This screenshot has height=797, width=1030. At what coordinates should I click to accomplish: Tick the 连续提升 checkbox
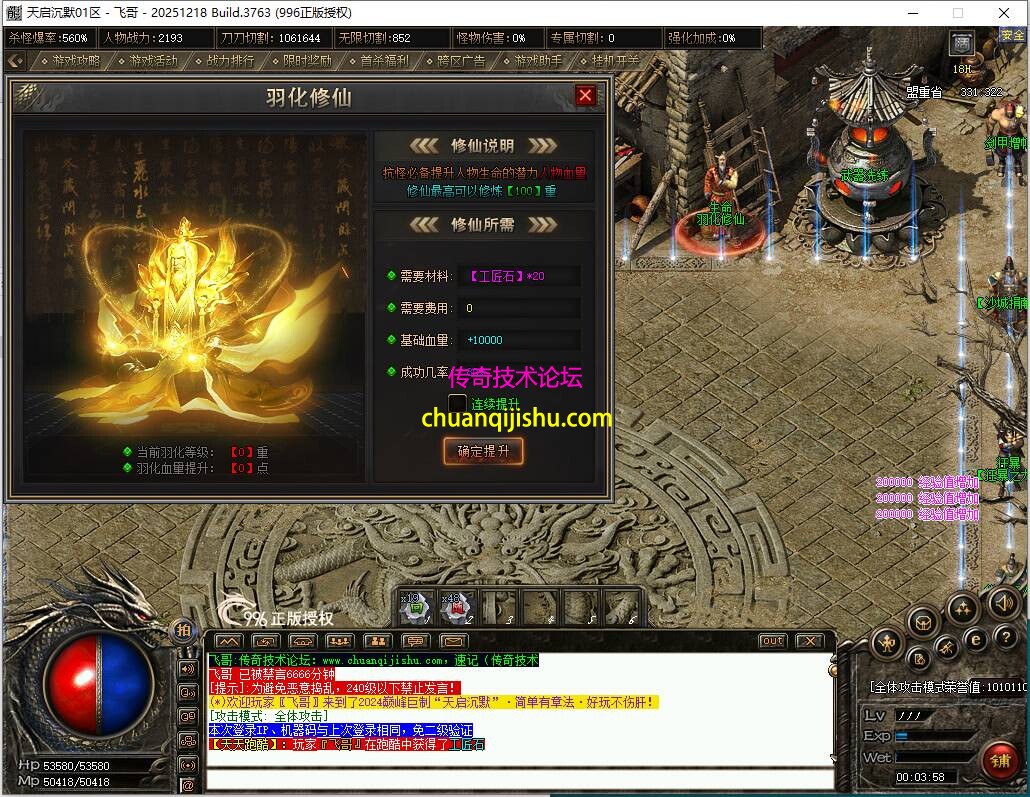click(457, 404)
